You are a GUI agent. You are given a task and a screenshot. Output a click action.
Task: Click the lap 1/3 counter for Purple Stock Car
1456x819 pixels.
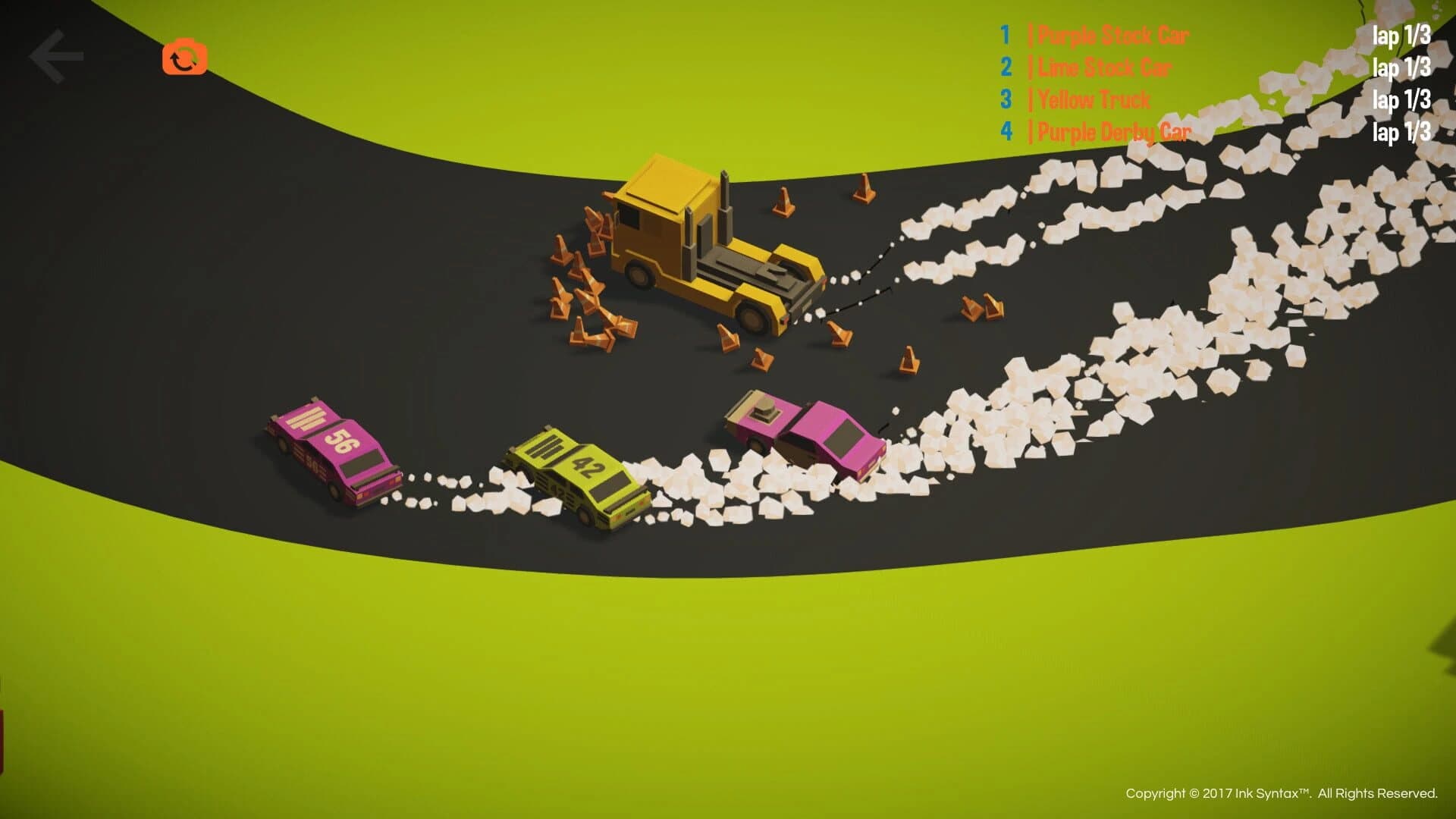coord(1401,35)
